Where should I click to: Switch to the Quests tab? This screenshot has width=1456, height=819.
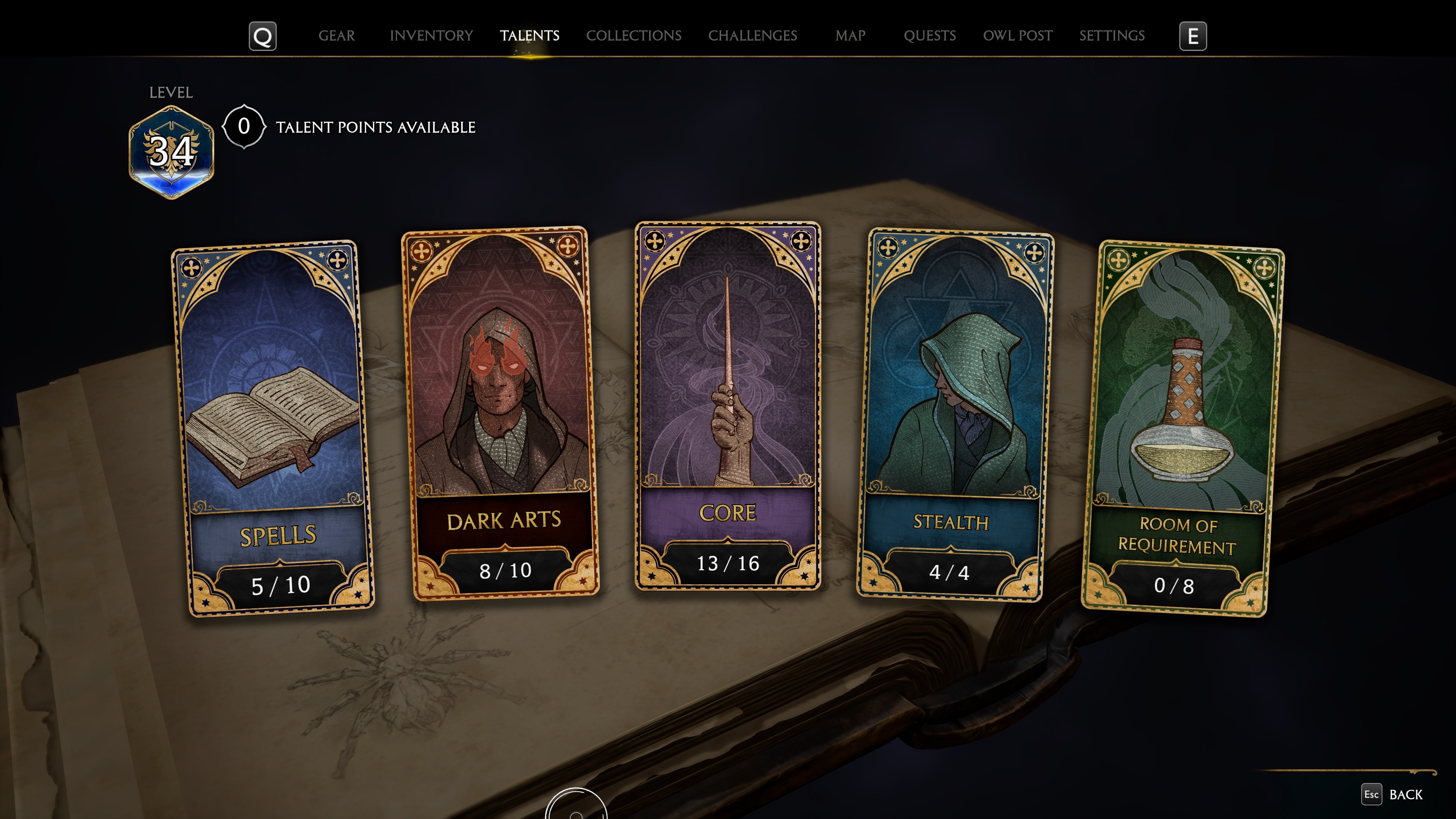coord(929,36)
